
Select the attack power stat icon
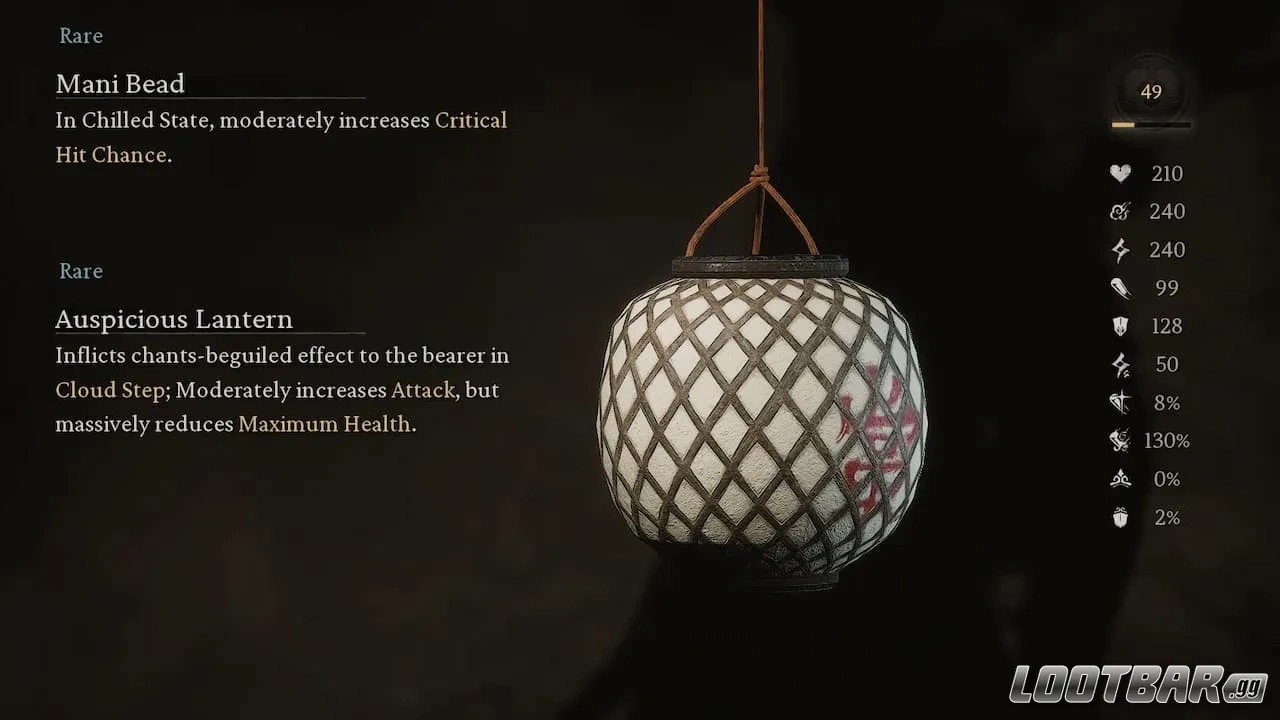tap(1119, 211)
